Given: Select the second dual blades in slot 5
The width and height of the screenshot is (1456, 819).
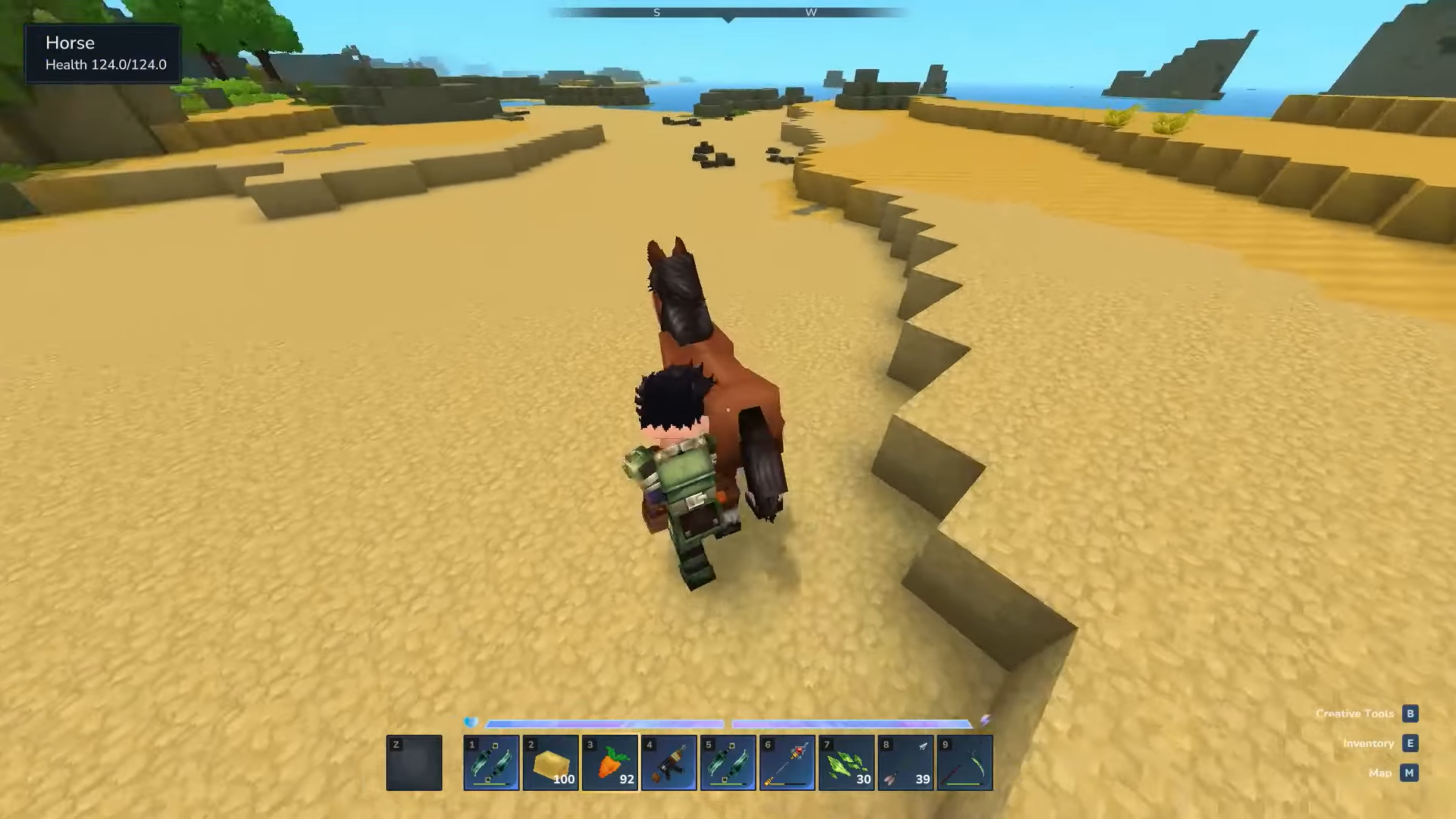Looking at the screenshot, I should tap(728, 762).
